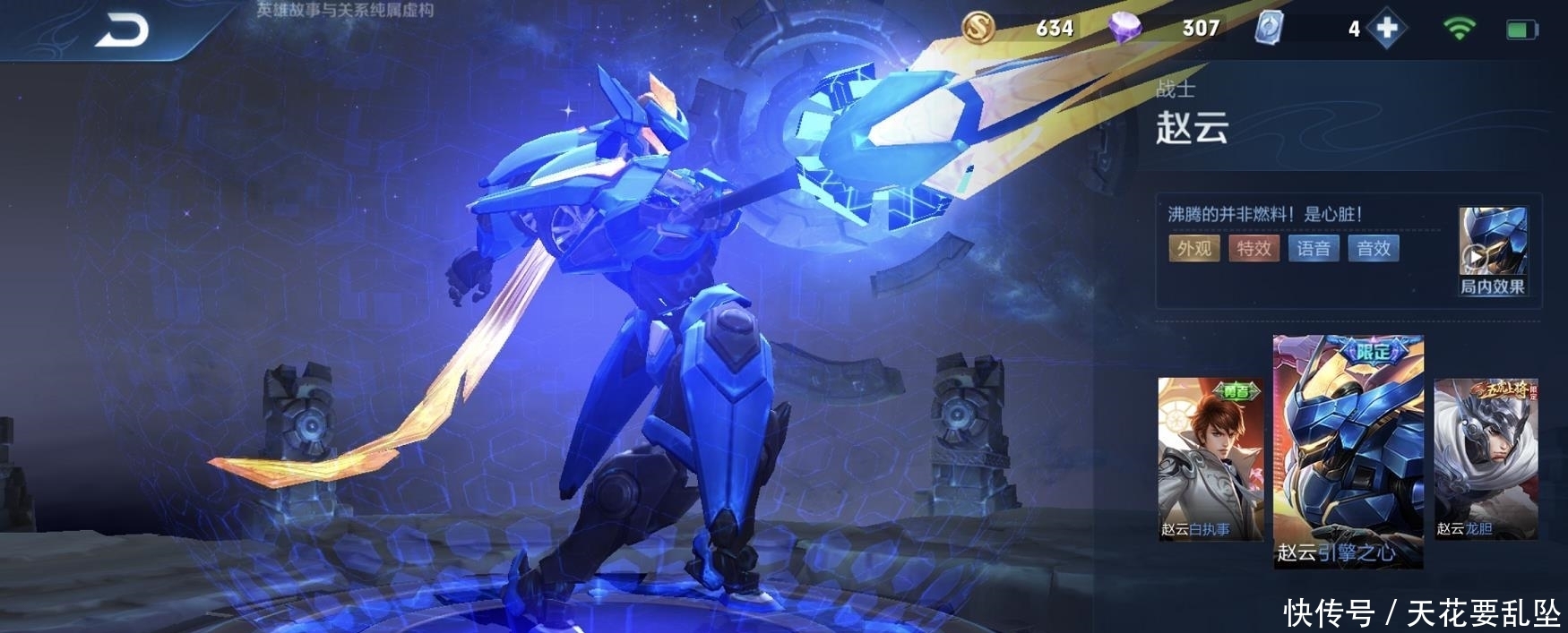
Task: Go back using the return arrow
Action: click(x=122, y=32)
